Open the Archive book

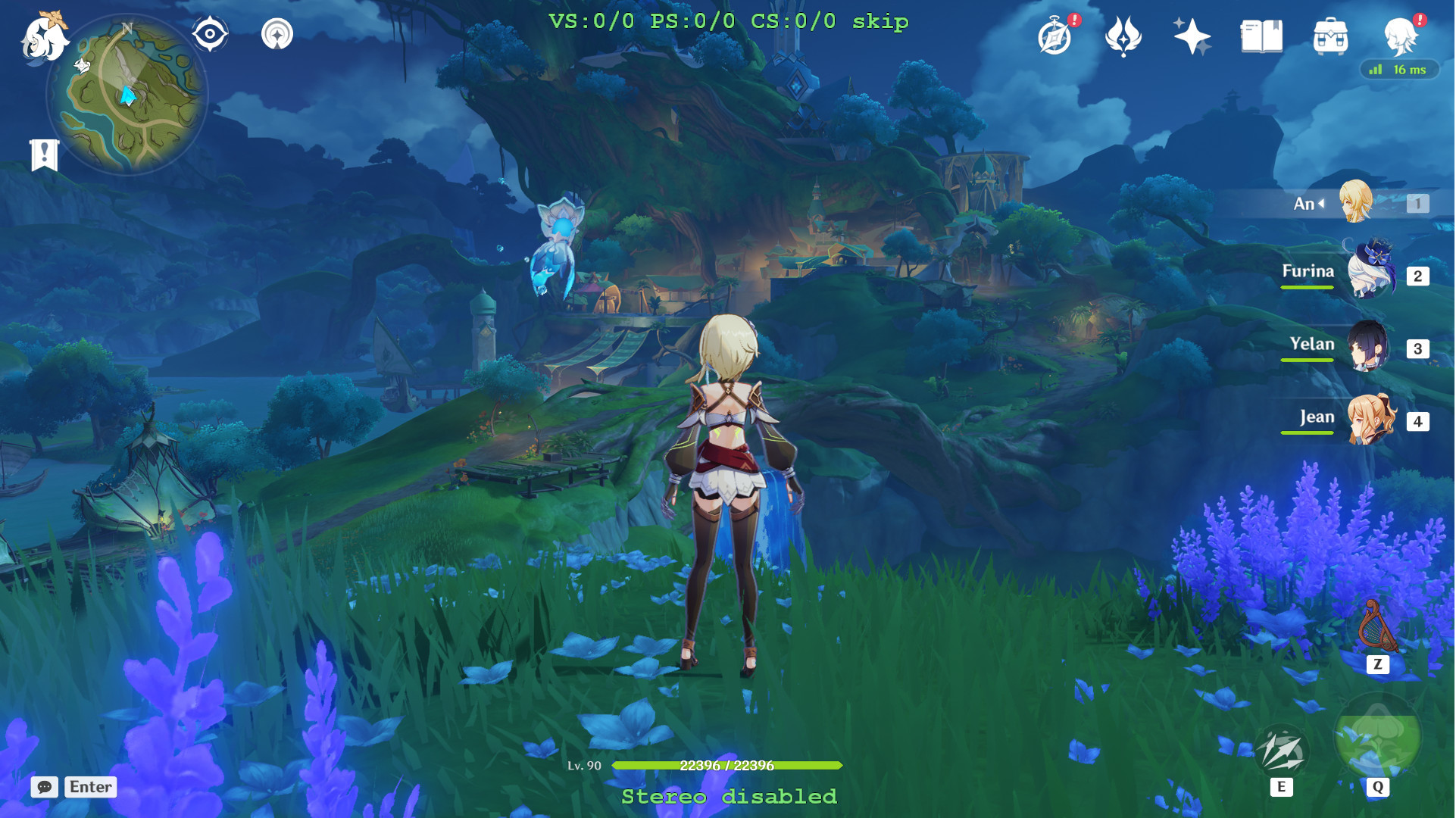[1258, 36]
